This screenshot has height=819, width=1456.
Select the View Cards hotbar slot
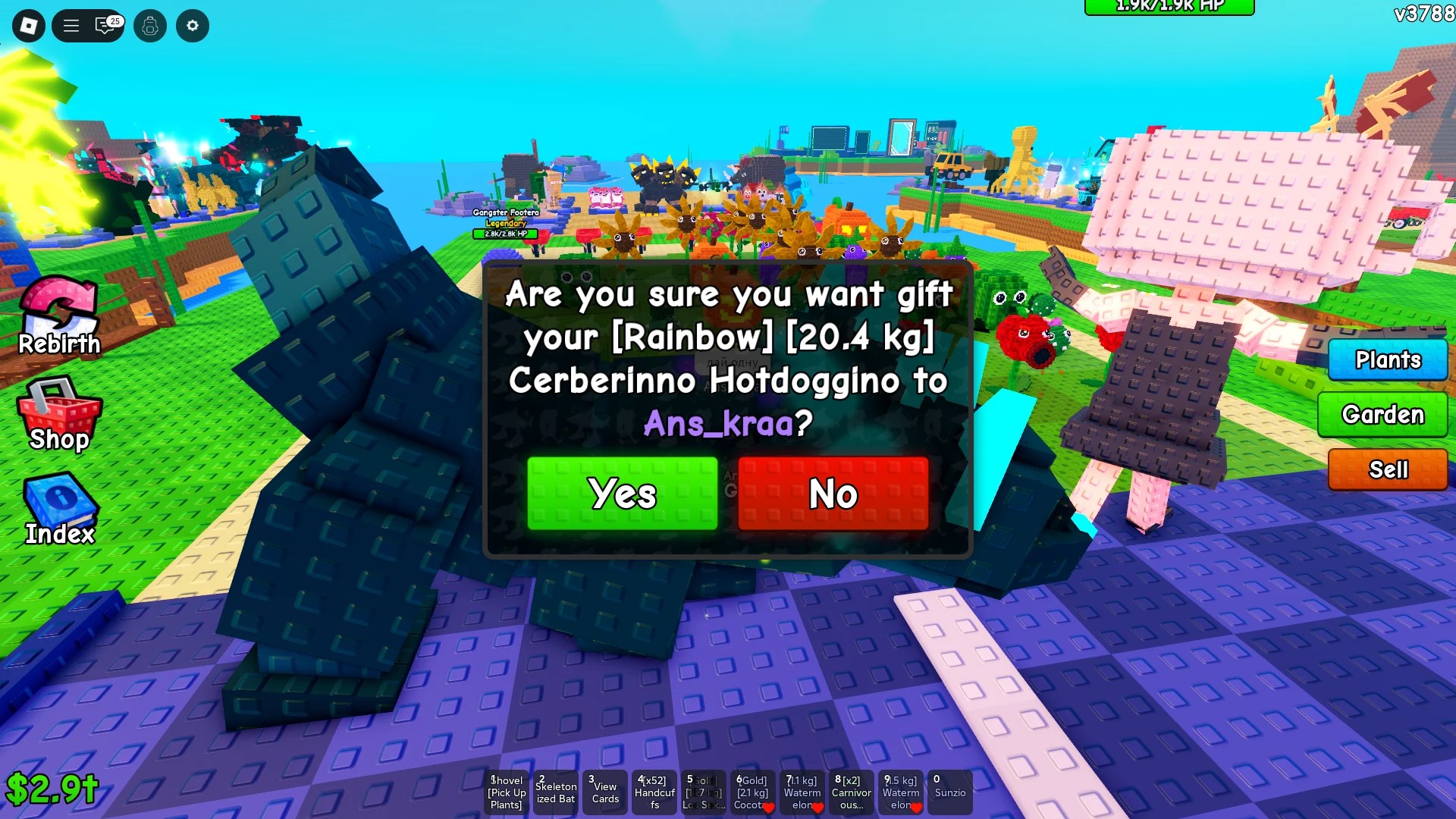click(x=605, y=792)
